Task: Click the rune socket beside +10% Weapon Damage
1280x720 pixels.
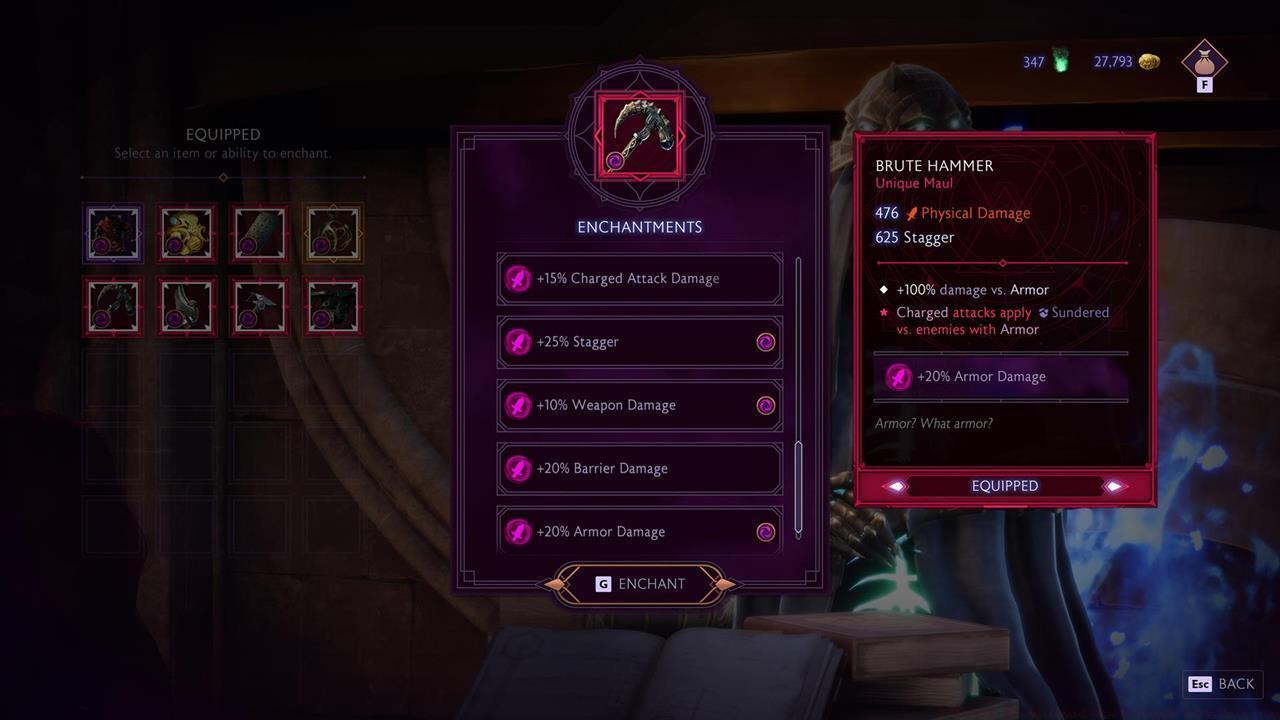Action: coord(766,405)
